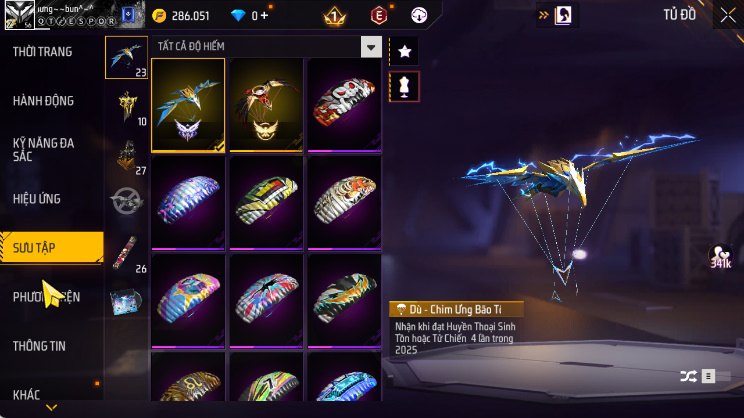Choose the red and white parachute skin

click(344, 104)
